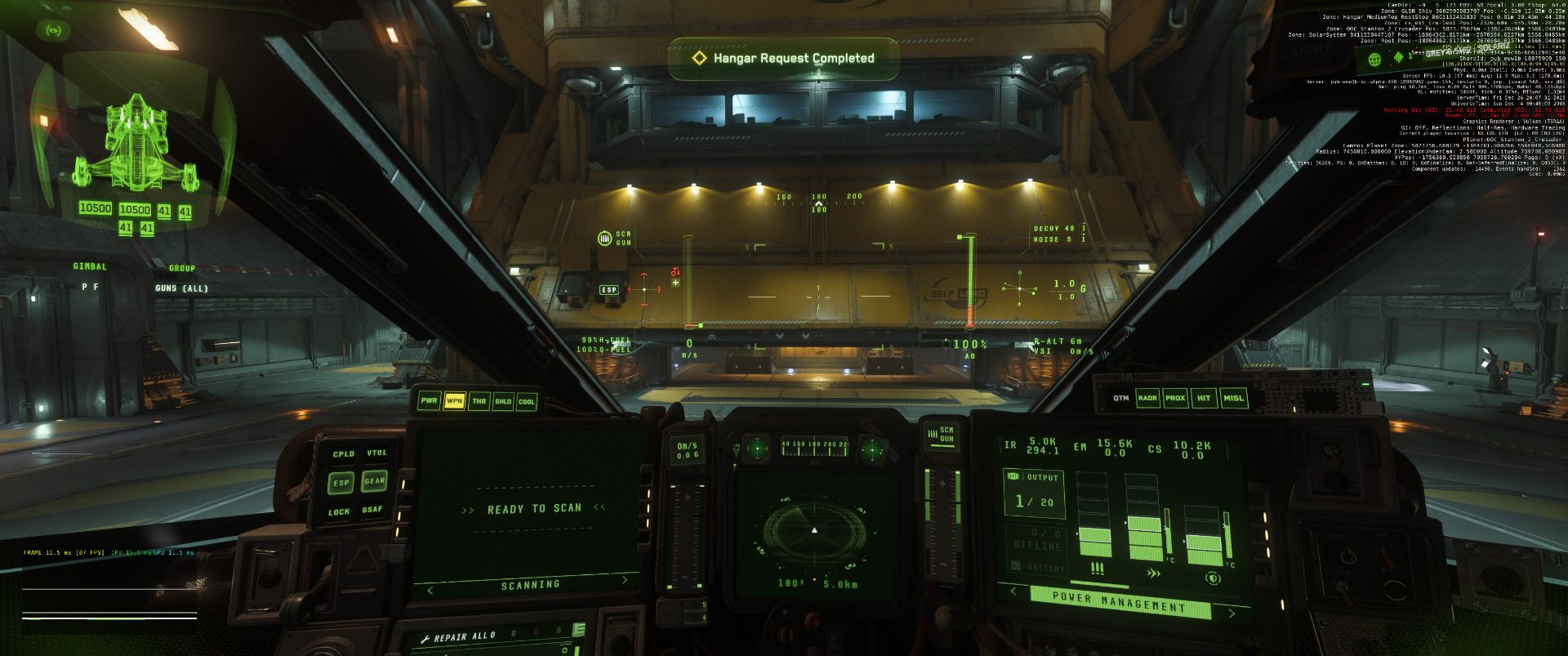Image resolution: width=1568 pixels, height=656 pixels.
Task: Toggle the PWR power indicator button
Action: pyautogui.click(x=429, y=400)
